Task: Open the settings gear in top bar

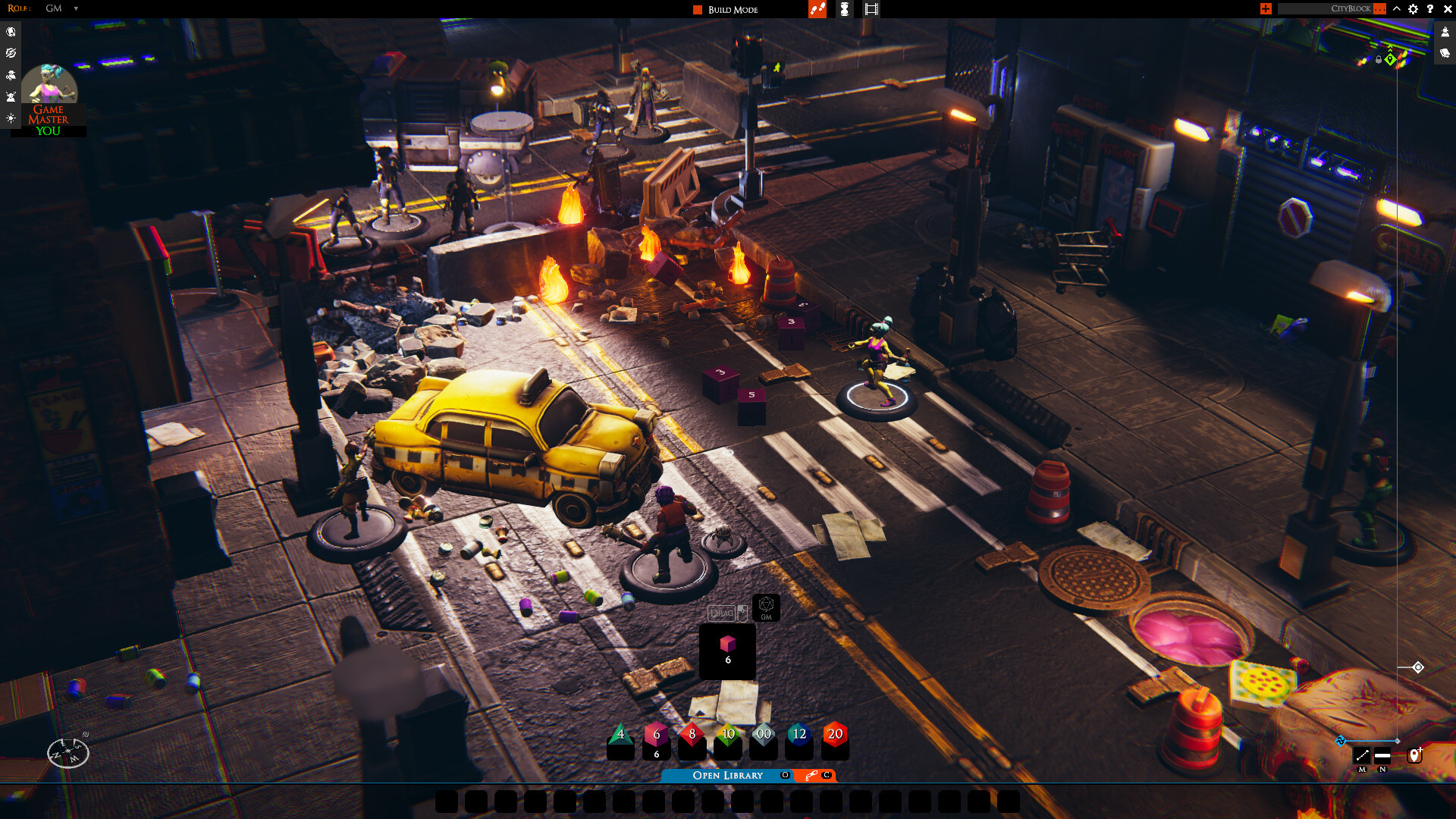Action: [x=1413, y=9]
